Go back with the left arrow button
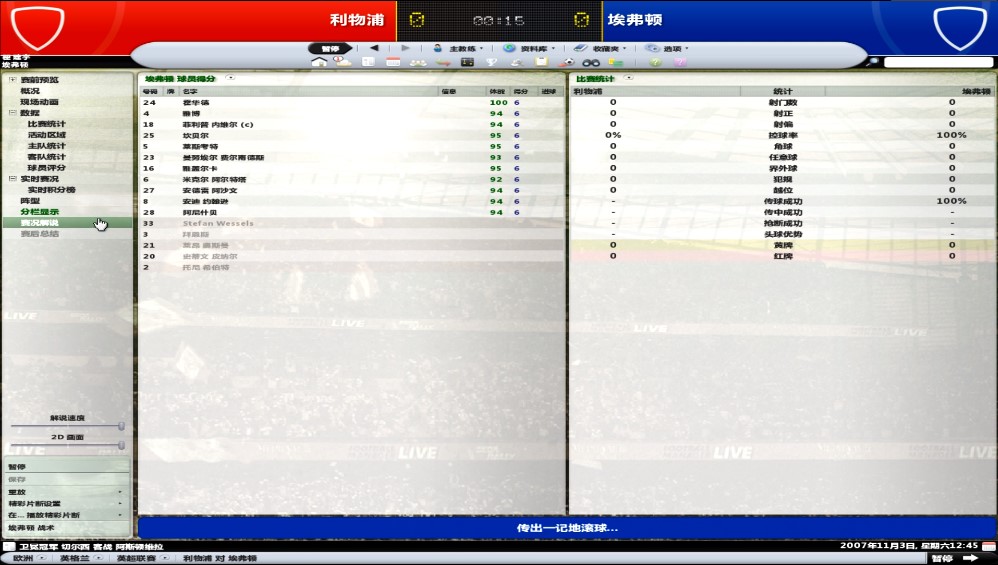 (x=374, y=48)
